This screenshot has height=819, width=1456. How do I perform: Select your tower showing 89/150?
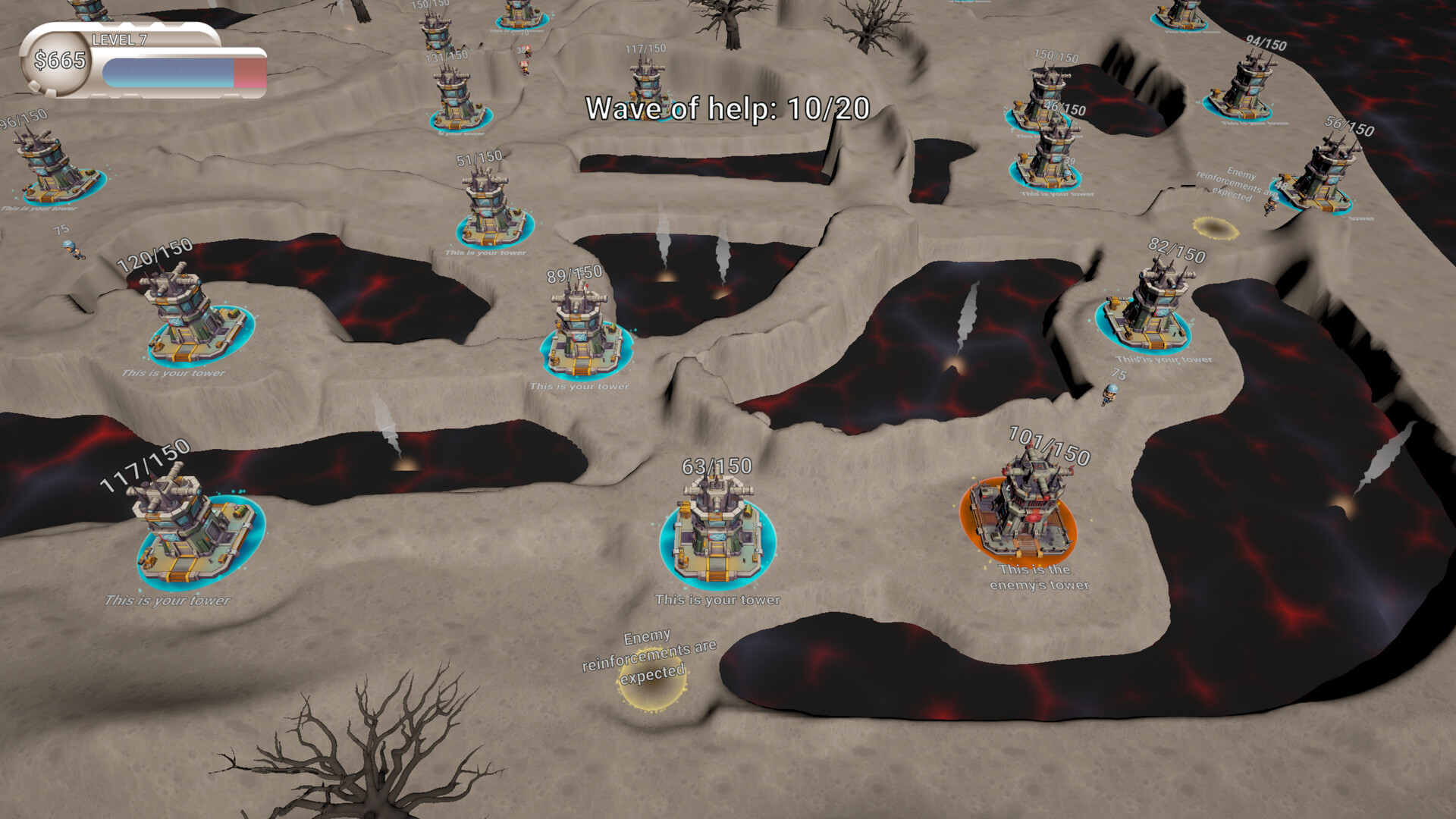[x=585, y=334]
